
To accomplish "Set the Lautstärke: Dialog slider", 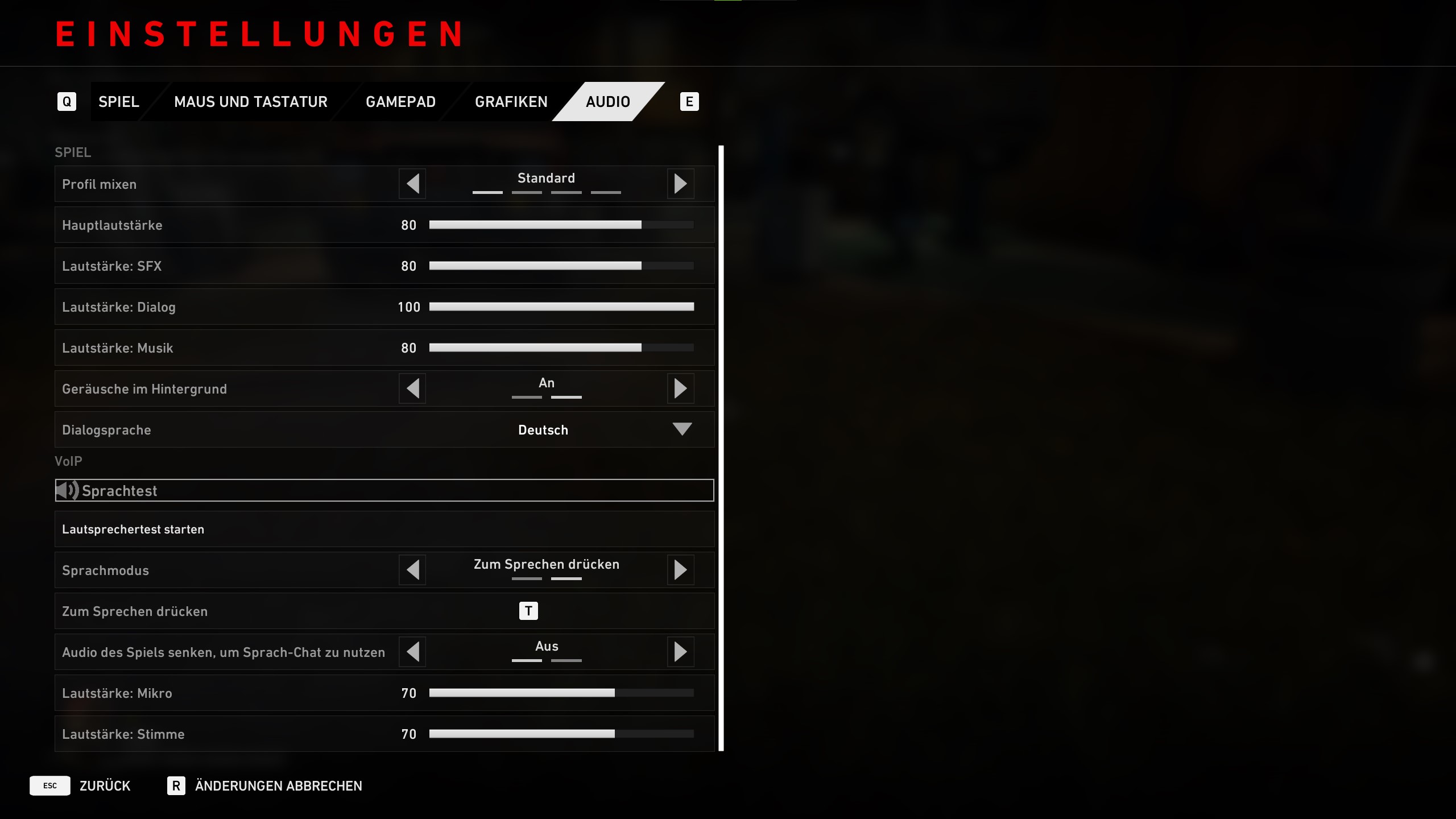I will (561, 307).
